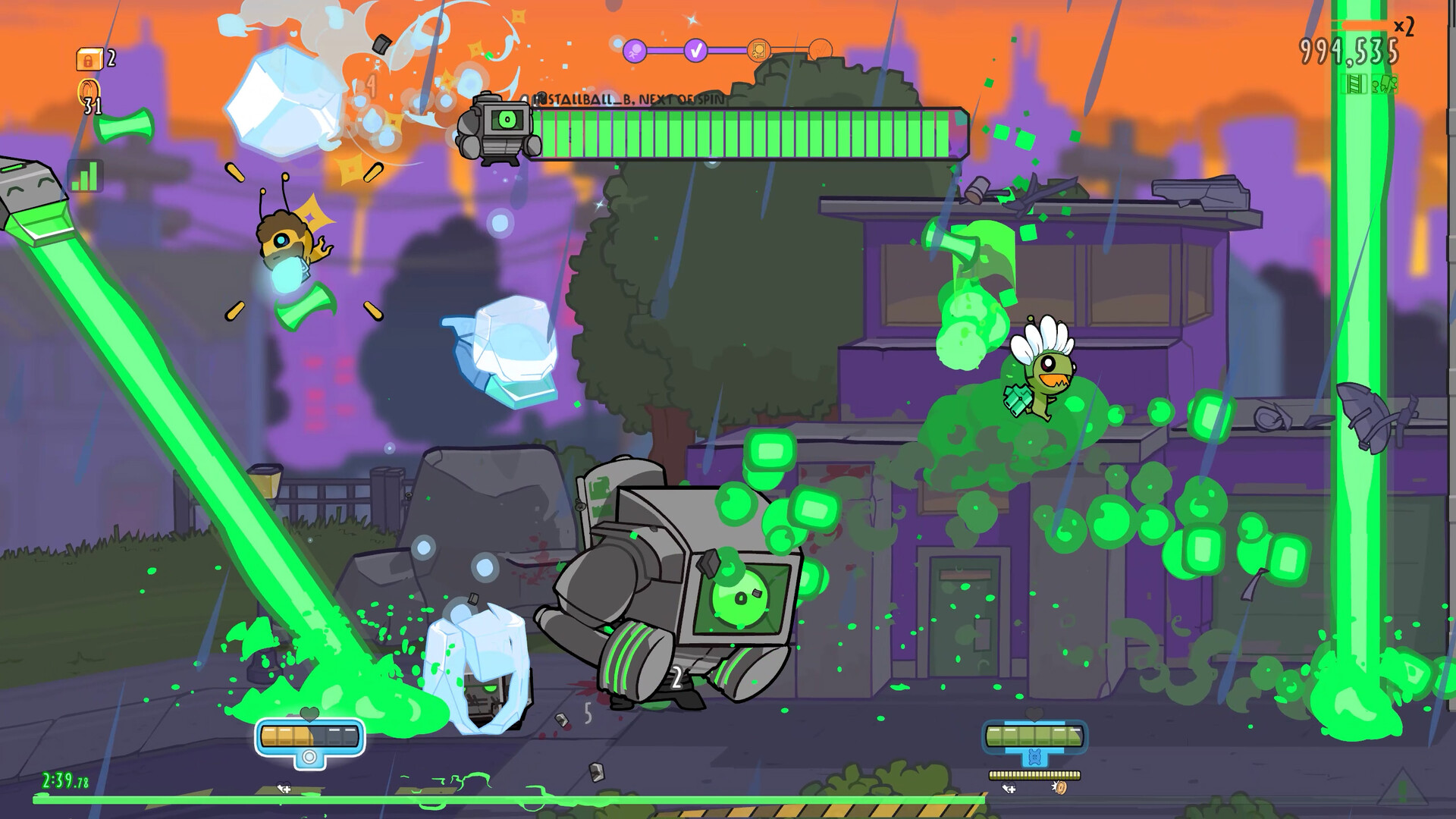Expand the alien badge under the right health bar
1456x819 pixels.
click(x=1034, y=757)
